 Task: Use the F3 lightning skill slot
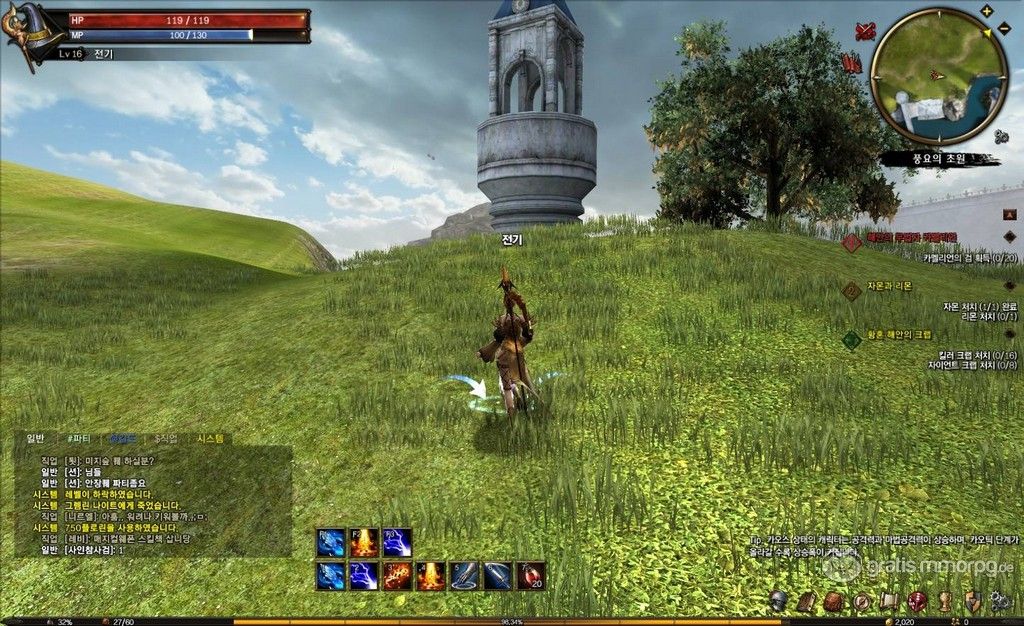[x=397, y=543]
